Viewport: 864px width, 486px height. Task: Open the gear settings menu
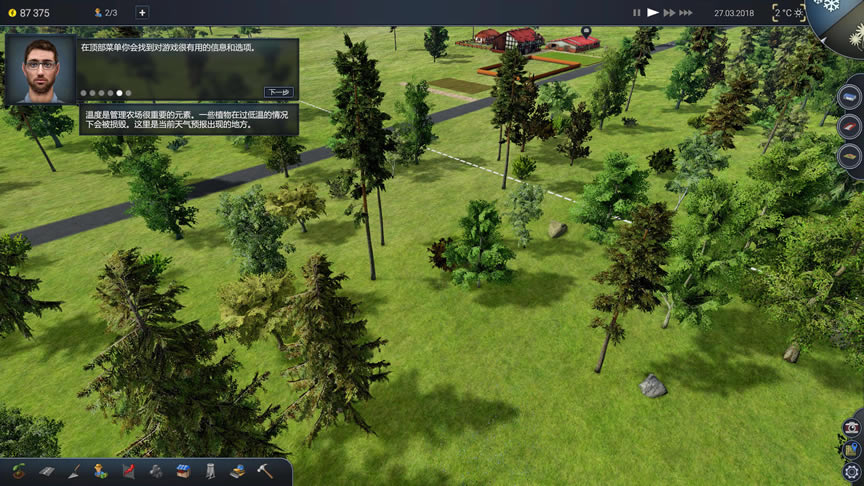pos(852,471)
